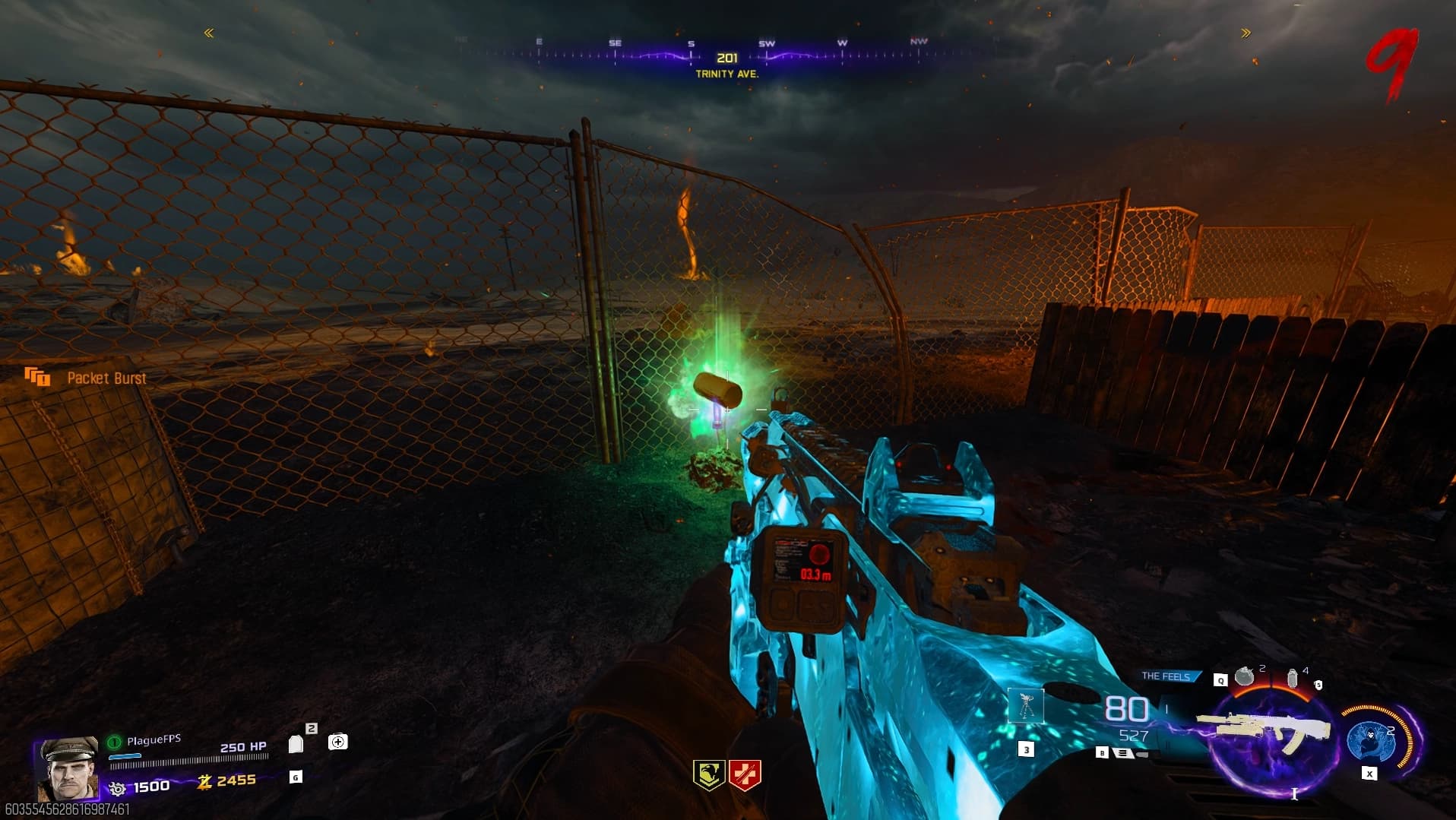Select the scorestreak slot with figure icon

coord(1026,707)
